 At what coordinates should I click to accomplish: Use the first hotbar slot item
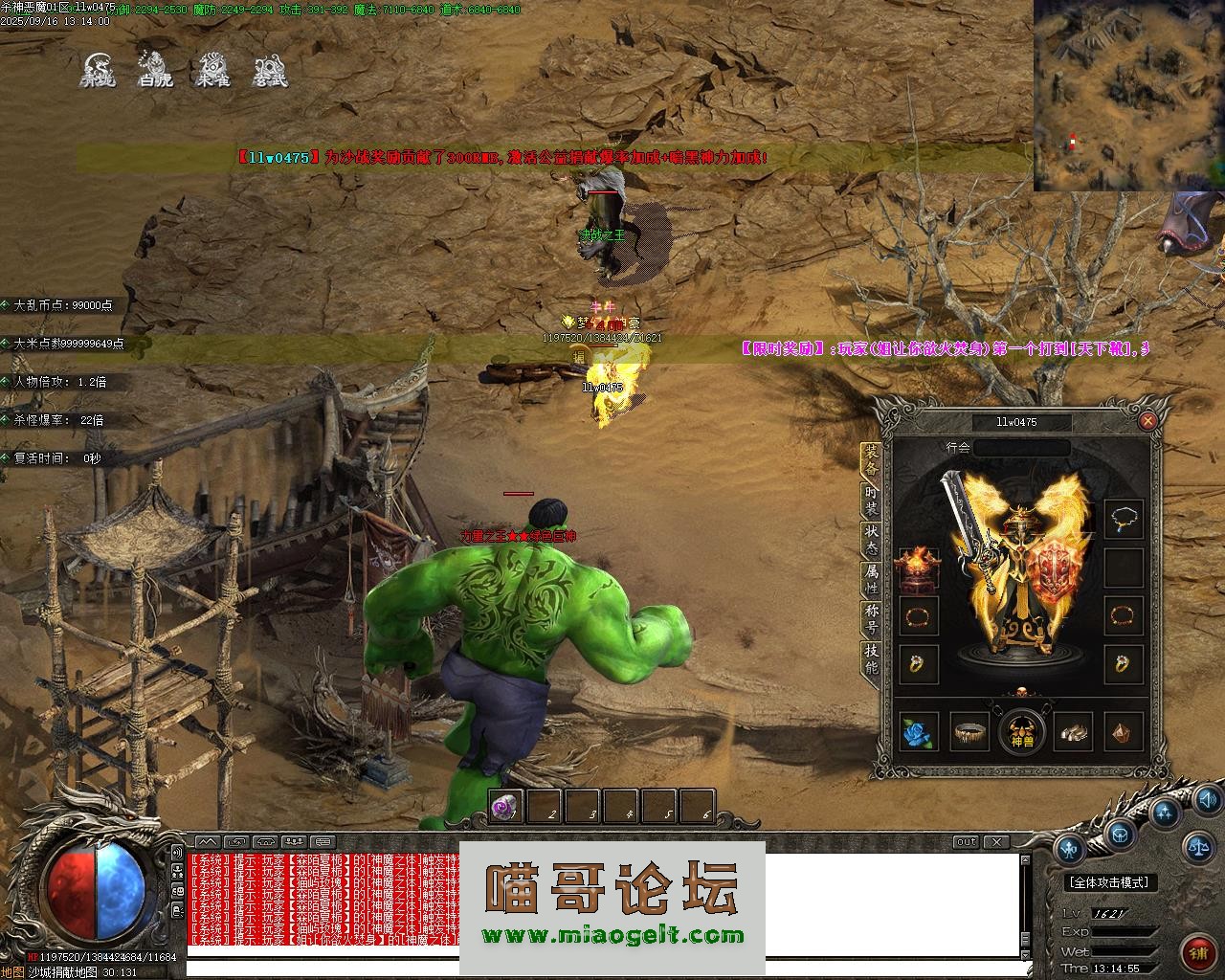point(504,808)
